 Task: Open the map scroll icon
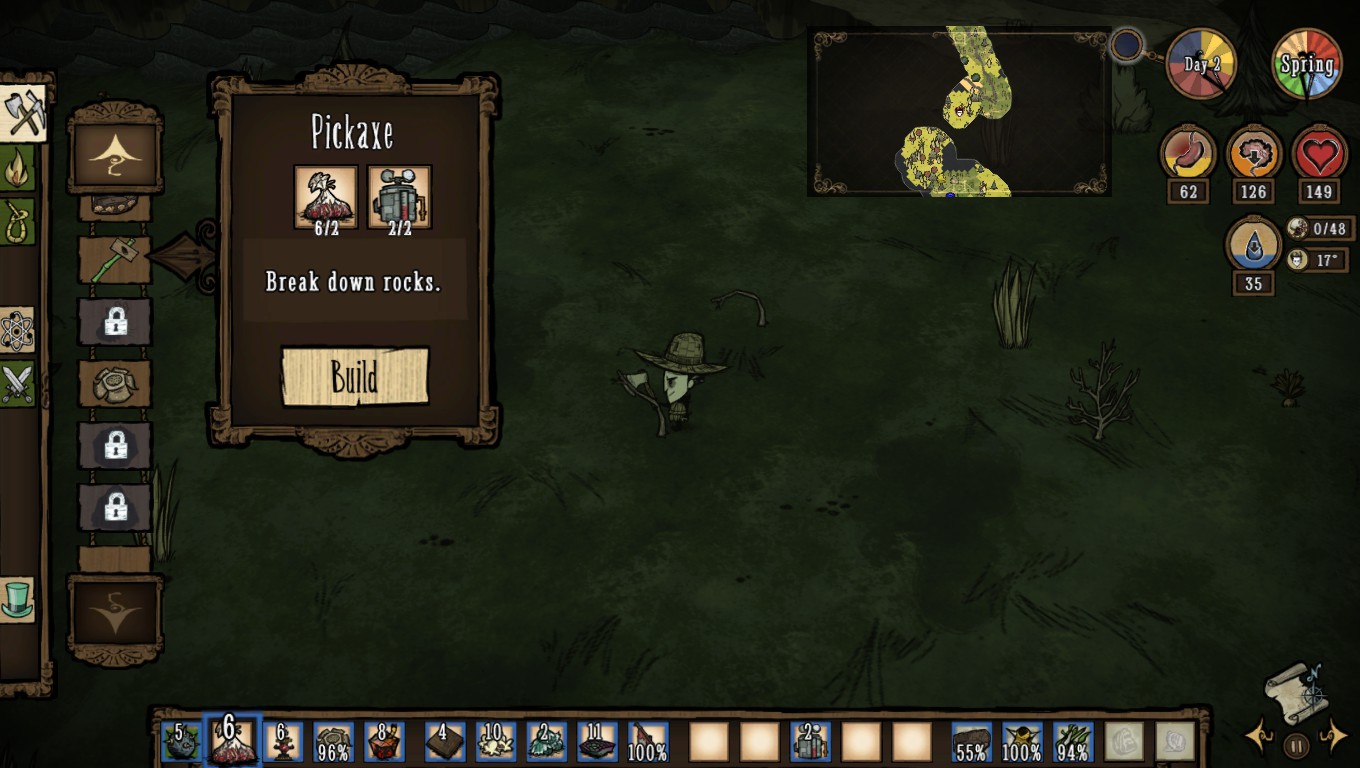click(1296, 690)
